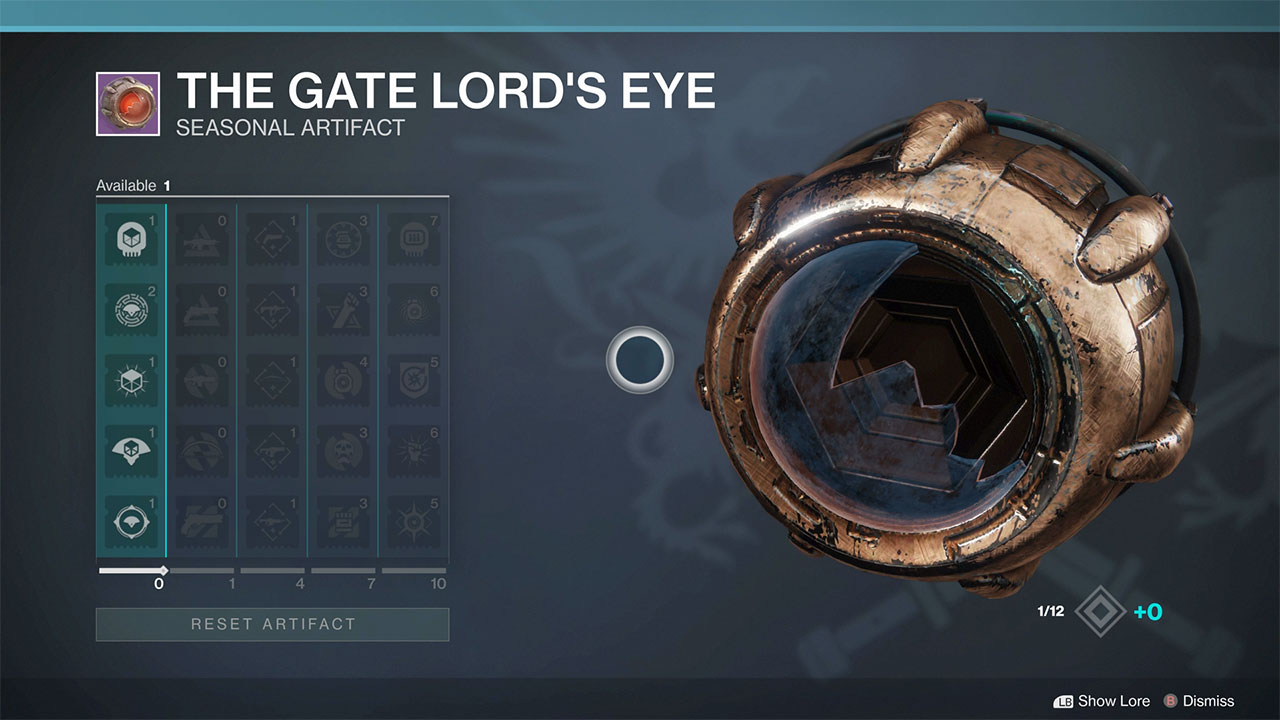Select the skull mod in the fourth column's fourth row
1280x720 pixels.
[x=343, y=450]
